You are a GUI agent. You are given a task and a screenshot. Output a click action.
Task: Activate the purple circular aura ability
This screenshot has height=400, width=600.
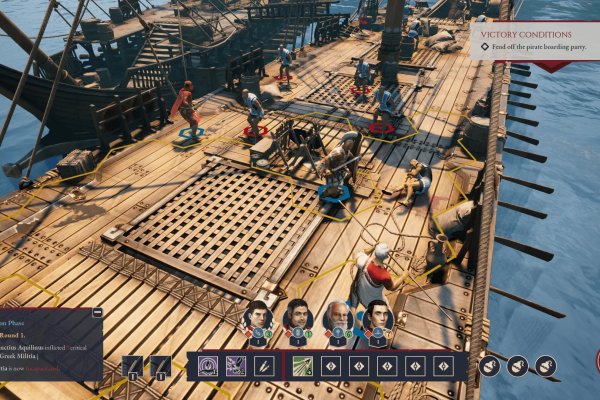208,366
